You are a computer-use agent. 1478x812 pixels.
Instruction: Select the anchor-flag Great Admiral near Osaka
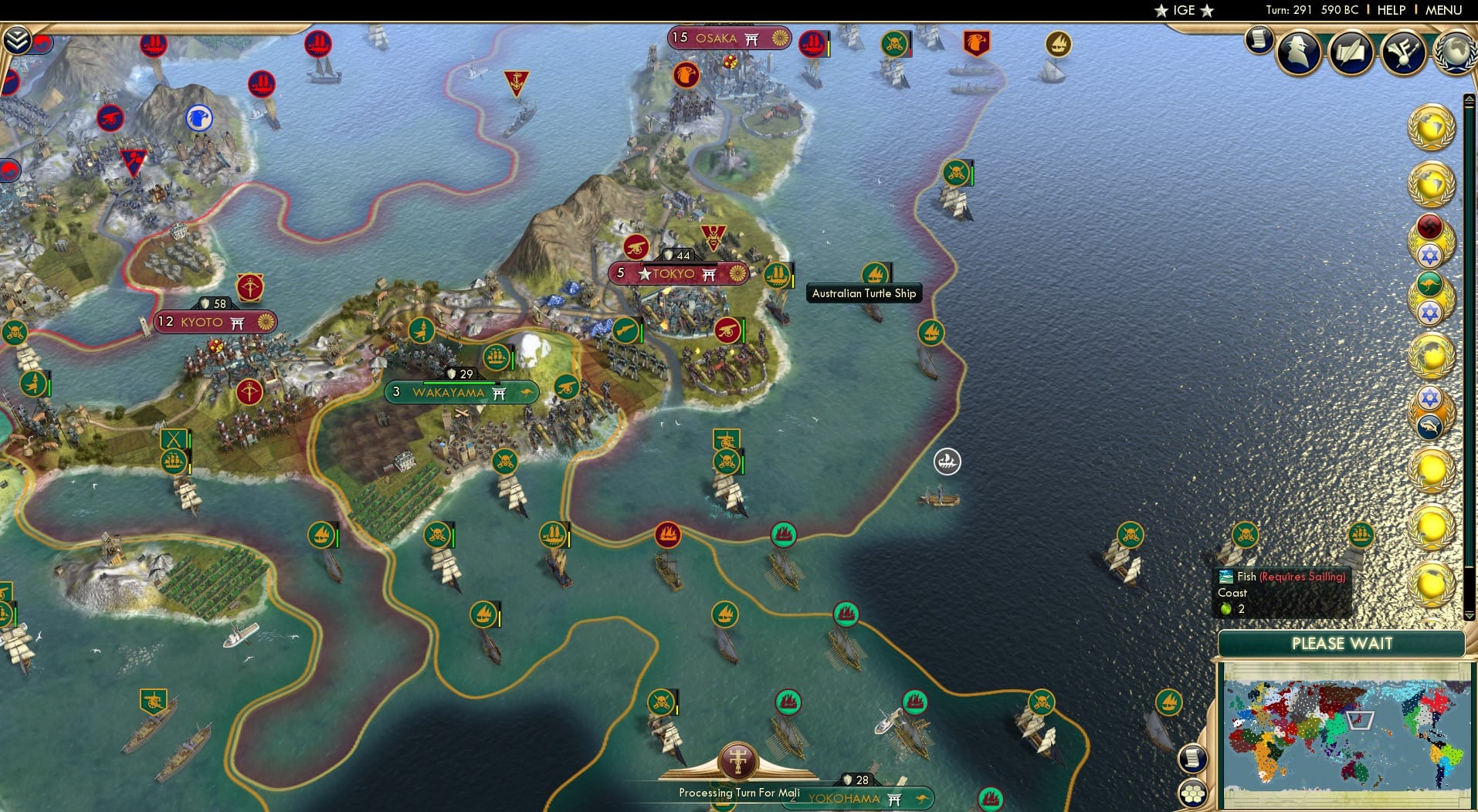[x=518, y=80]
